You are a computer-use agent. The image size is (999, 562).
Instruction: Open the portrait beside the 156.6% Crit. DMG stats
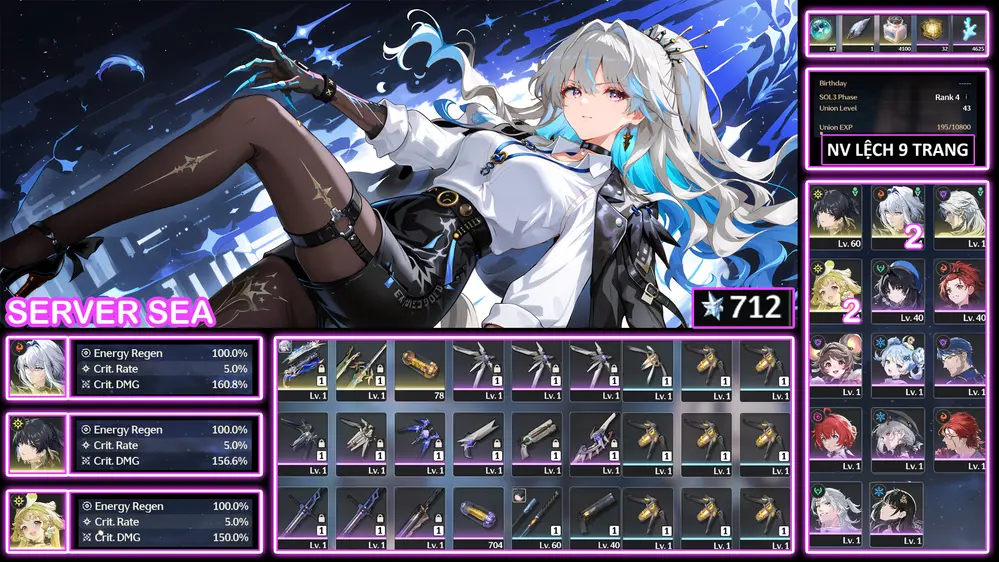pos(36,443)
